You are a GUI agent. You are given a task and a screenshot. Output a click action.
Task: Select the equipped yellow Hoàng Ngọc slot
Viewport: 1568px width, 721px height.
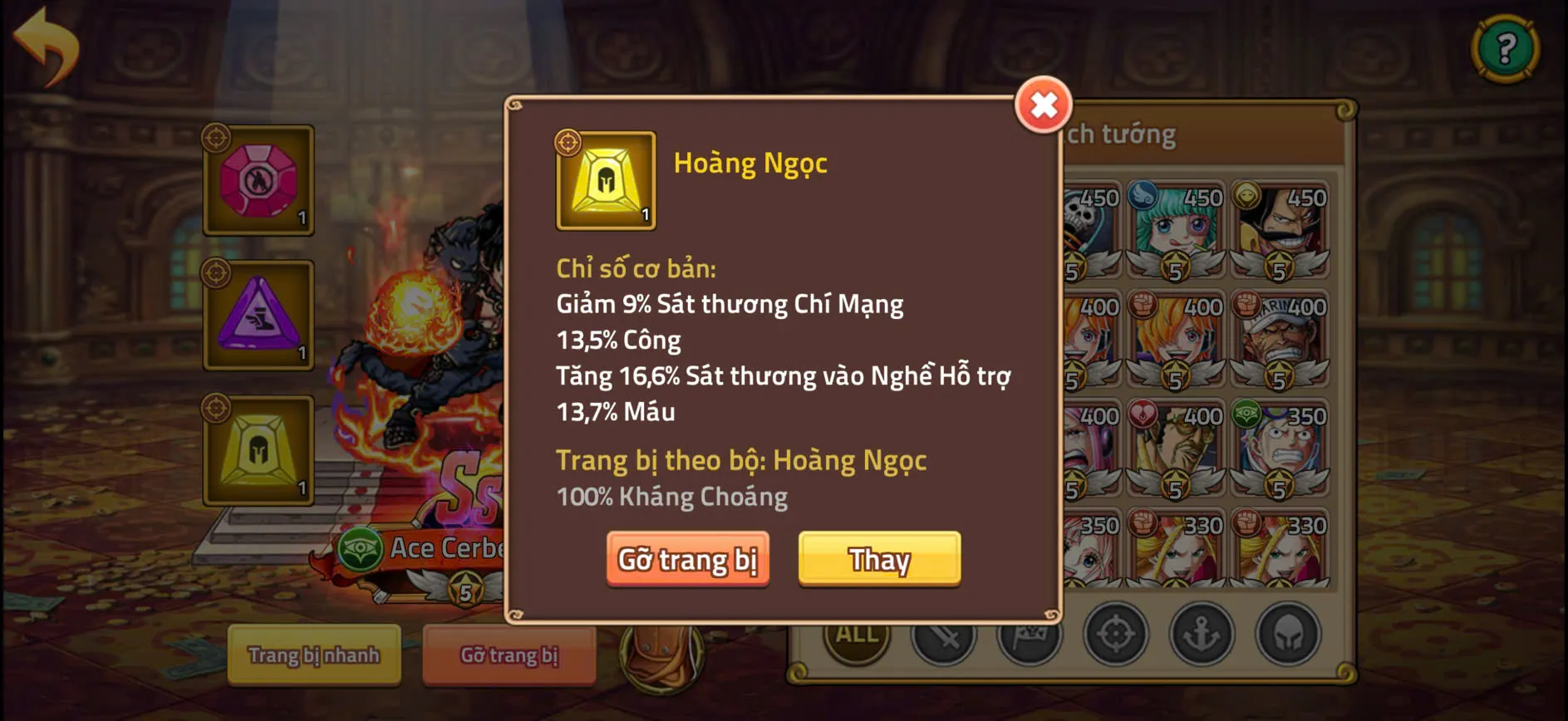click(258, 451)
